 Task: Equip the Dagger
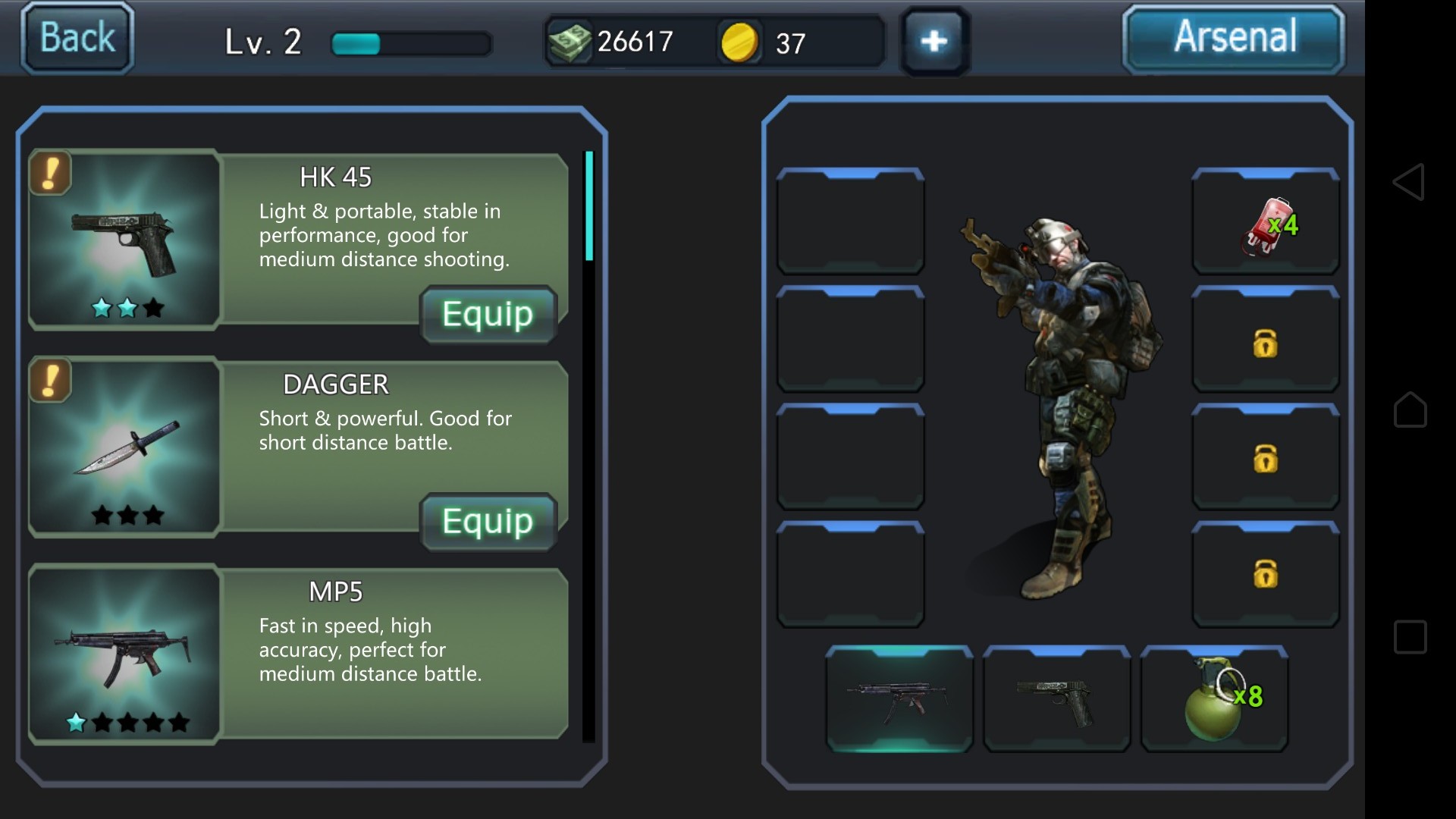click(488, 522)
